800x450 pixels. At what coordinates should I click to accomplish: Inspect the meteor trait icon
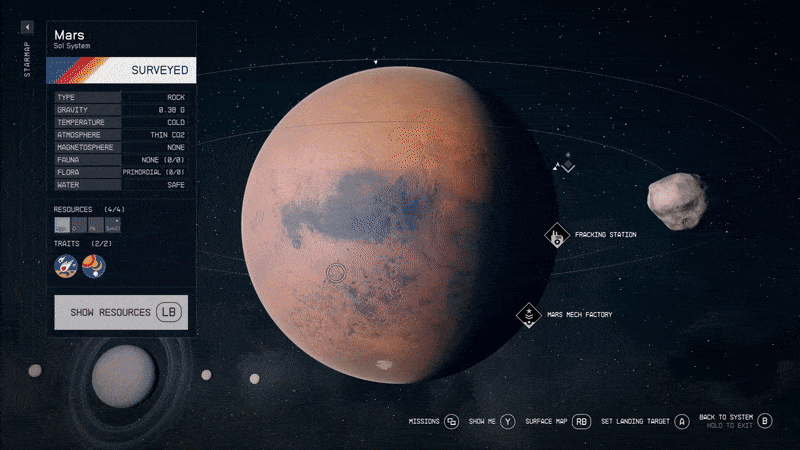(67, 266)
